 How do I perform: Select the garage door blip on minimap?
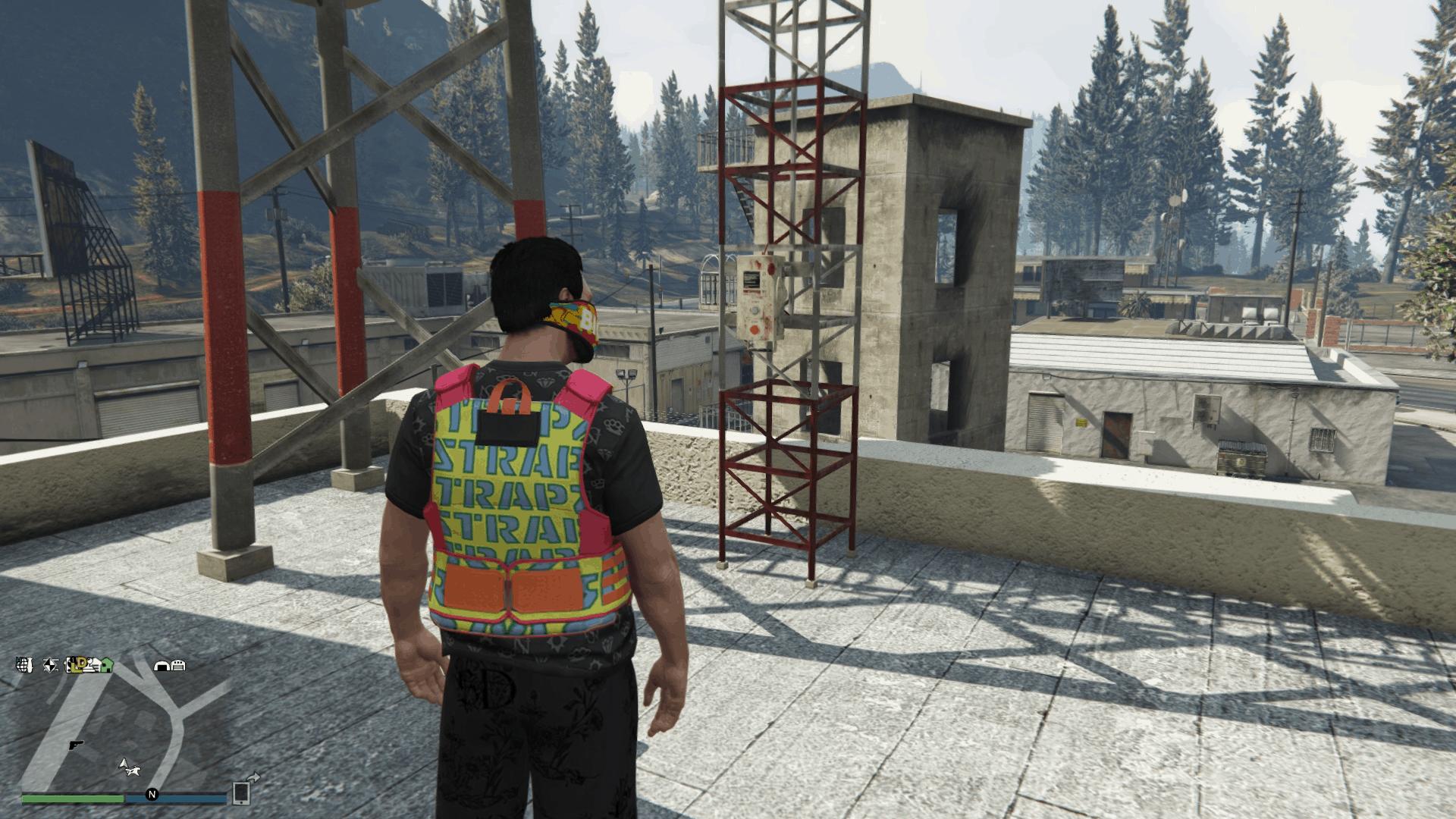(x=177, y=666)
